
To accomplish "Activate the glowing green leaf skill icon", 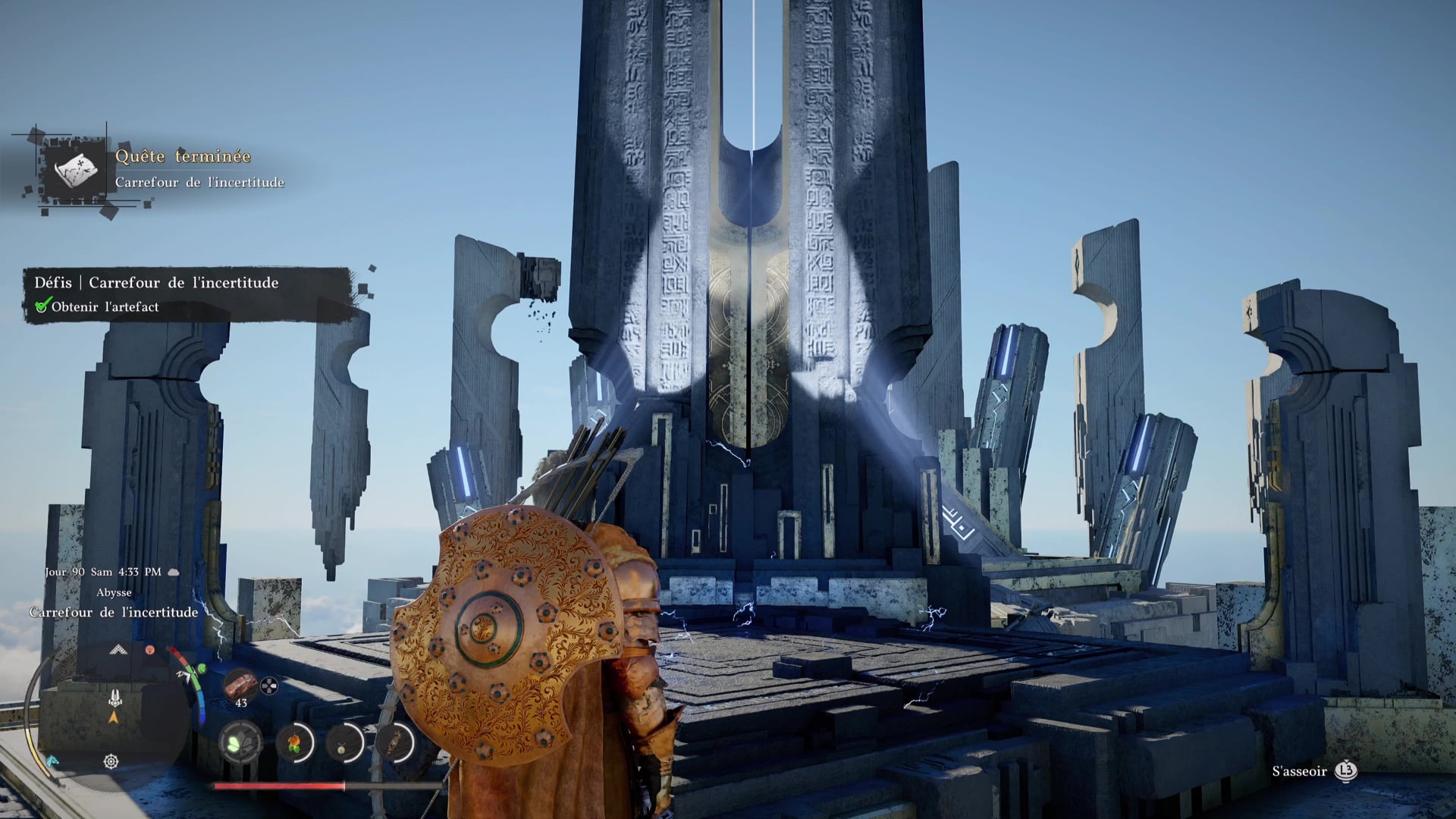I will click(x=240, y=742).
